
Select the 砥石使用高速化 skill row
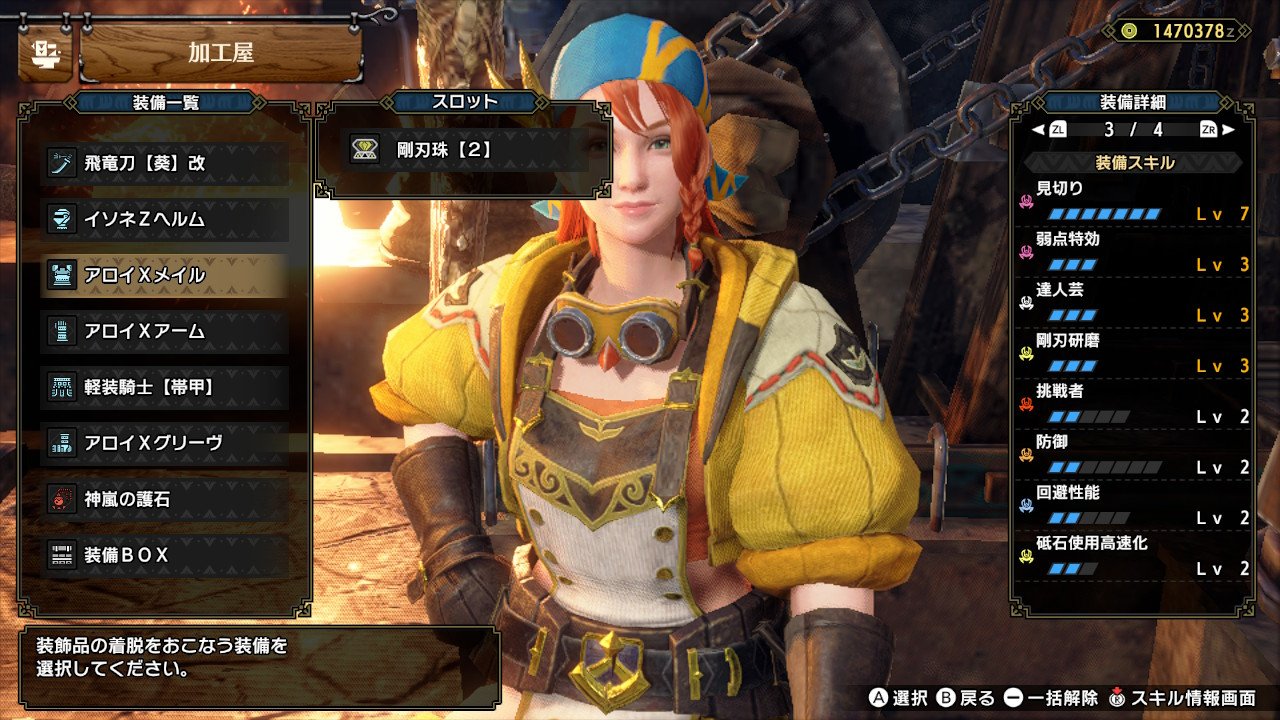coord(1134,557)
